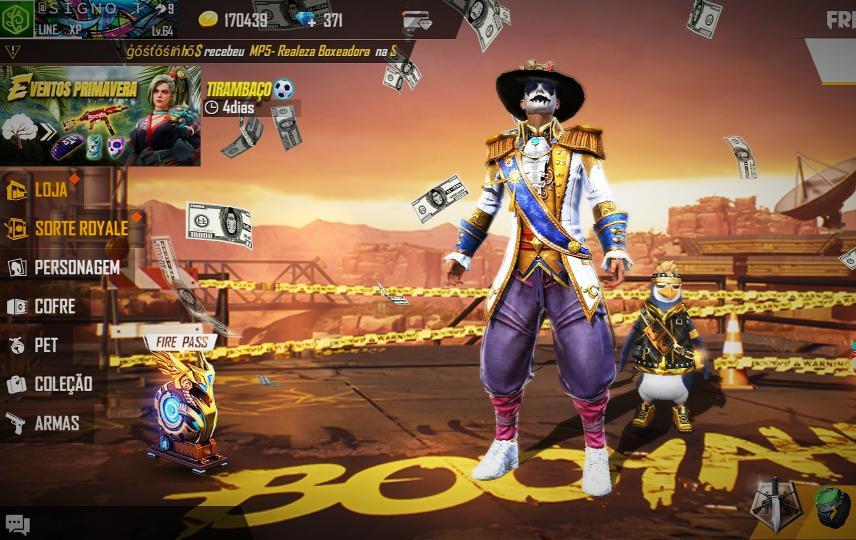Open the diamond card icon in top bar
This screenshot has height=540, width=856.
416,21
